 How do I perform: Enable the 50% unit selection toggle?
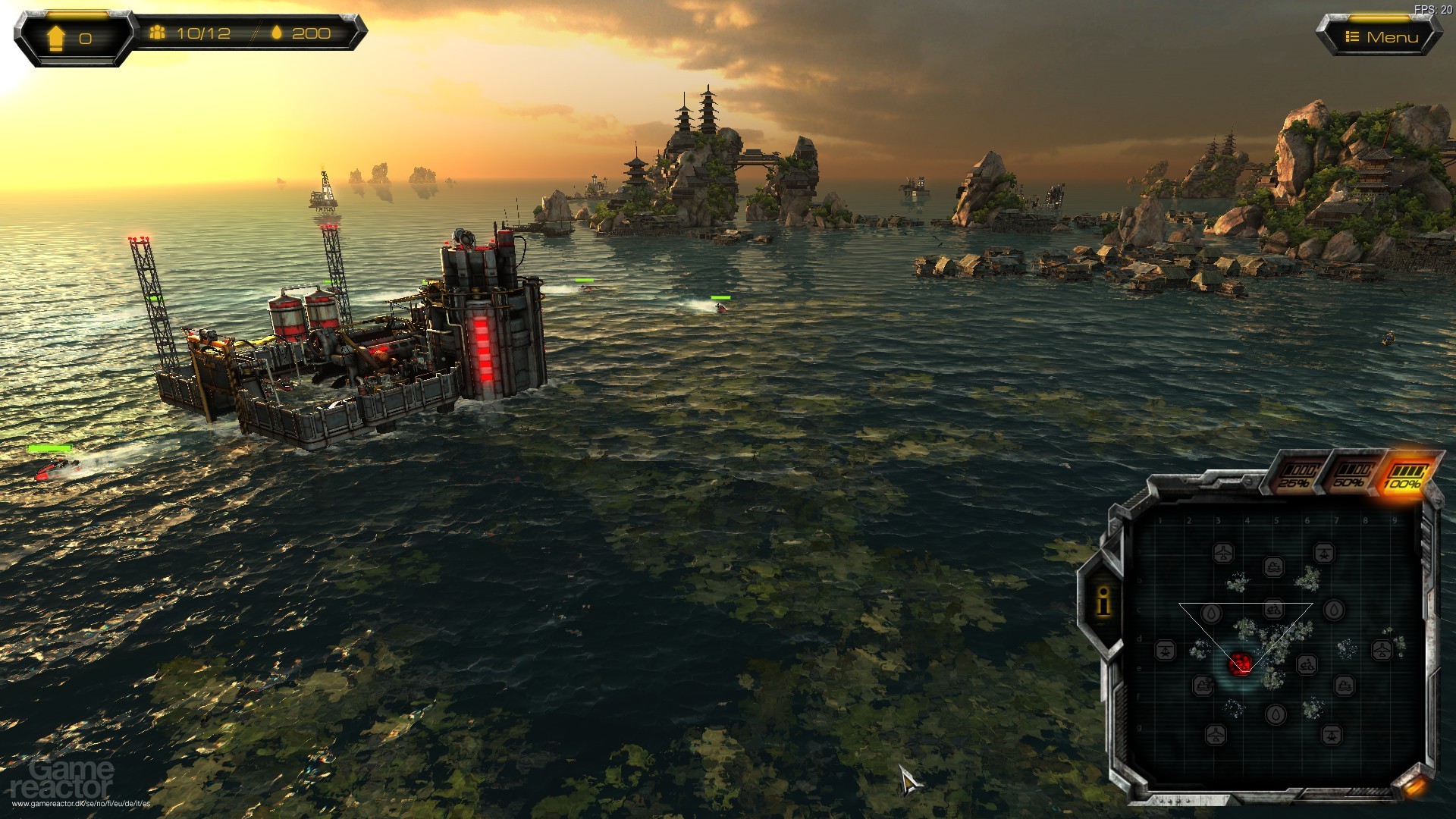coord(1352,473)
